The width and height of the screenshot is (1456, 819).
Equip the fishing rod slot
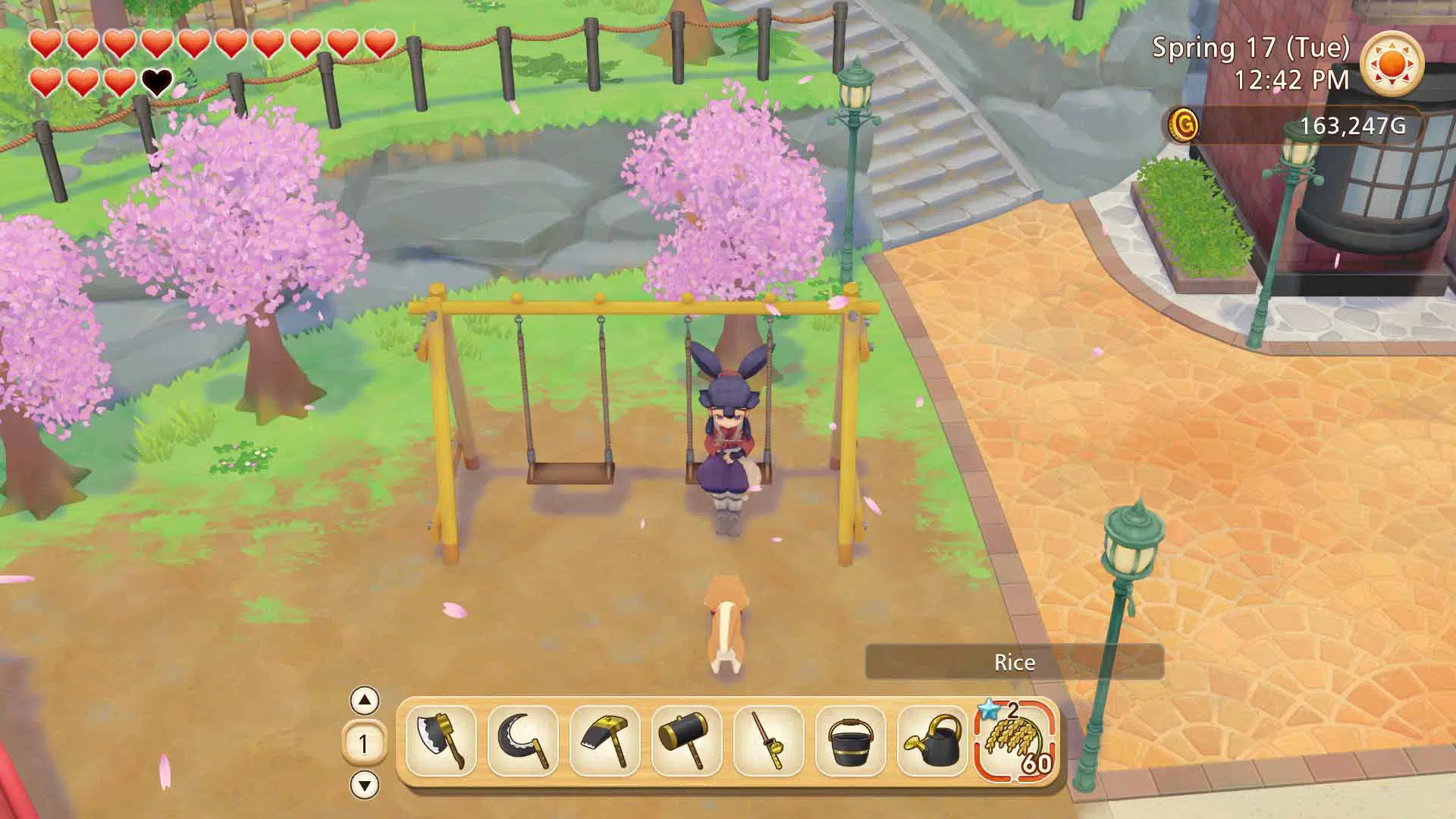click(x=768, y=741)
